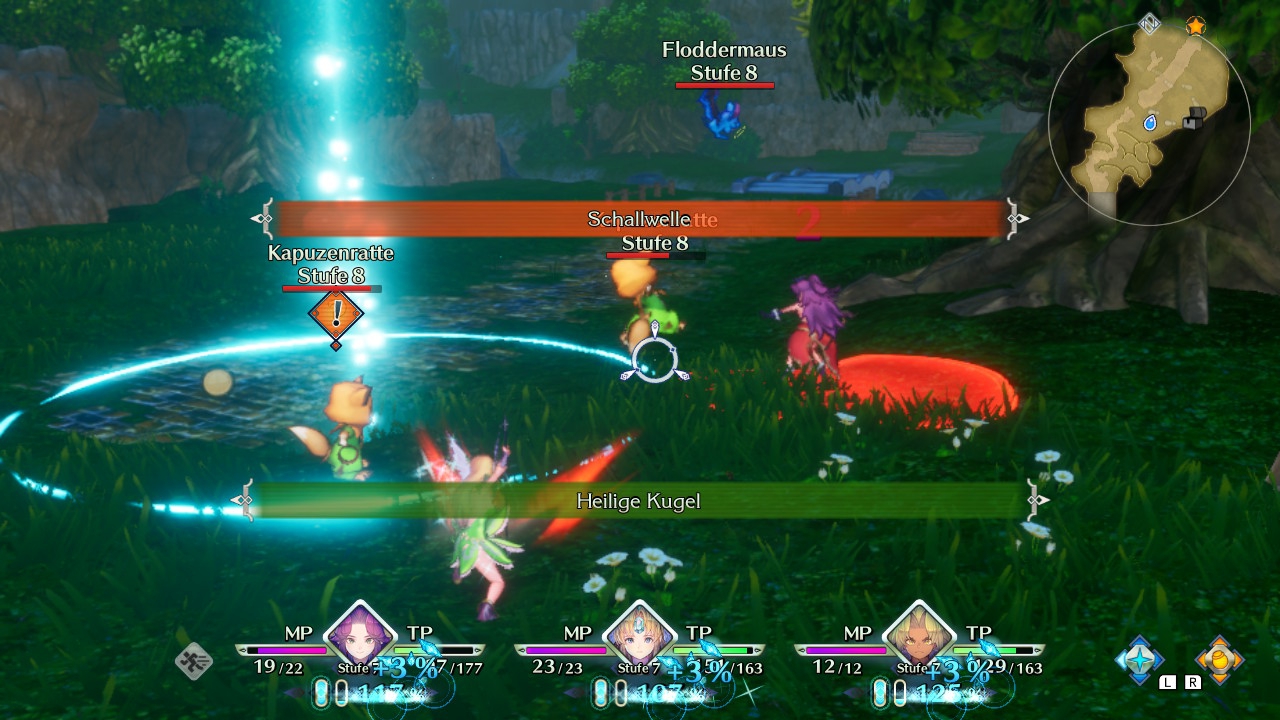1280x720 pixels.
Task: Open the orange item pouch shortcut
Action: click(1220, 660)
